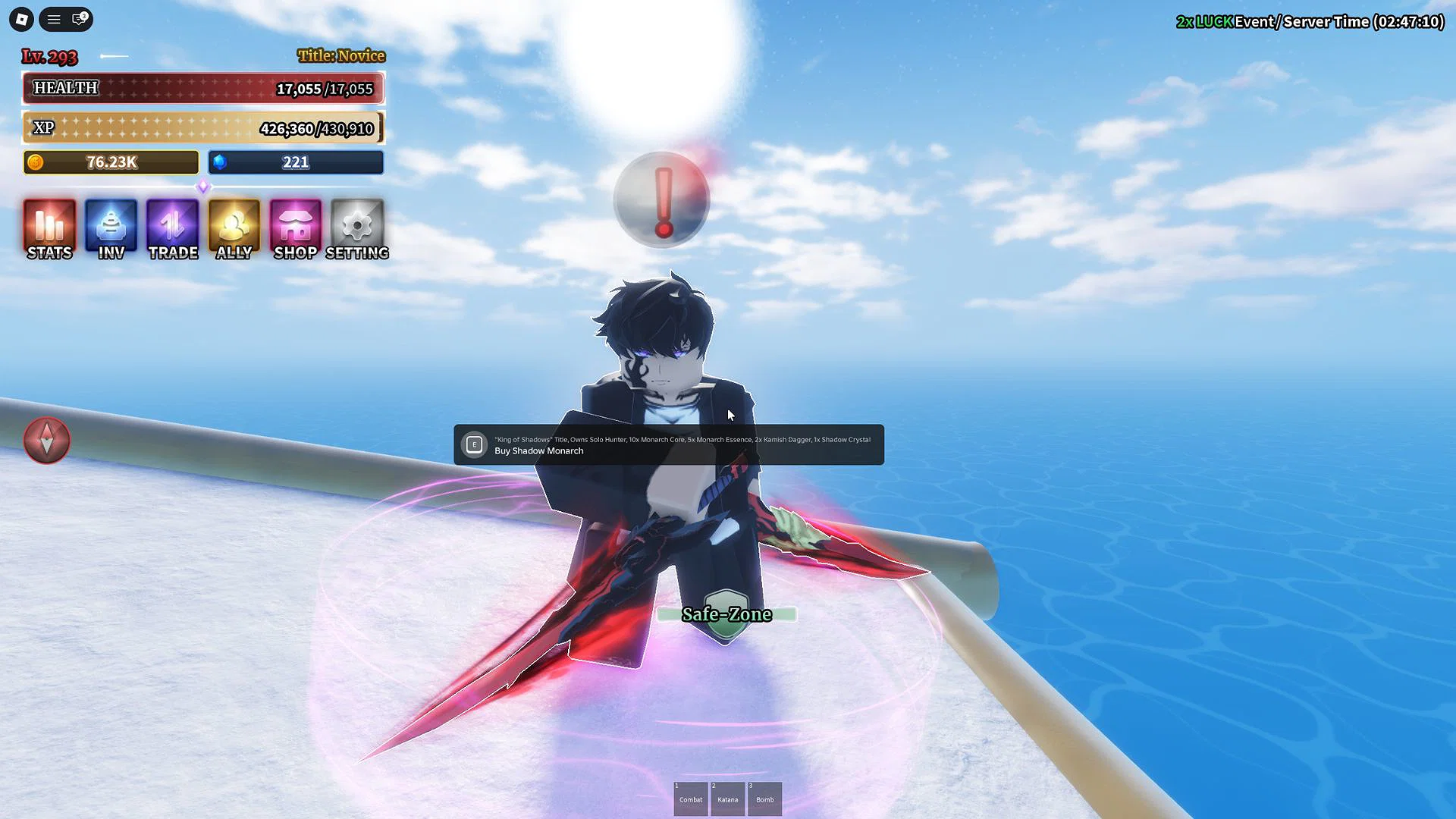Image resolution: width=1456 pixels, height=819 pixels.
Task: Select the Katana hotbar slot
Action: 727,798
